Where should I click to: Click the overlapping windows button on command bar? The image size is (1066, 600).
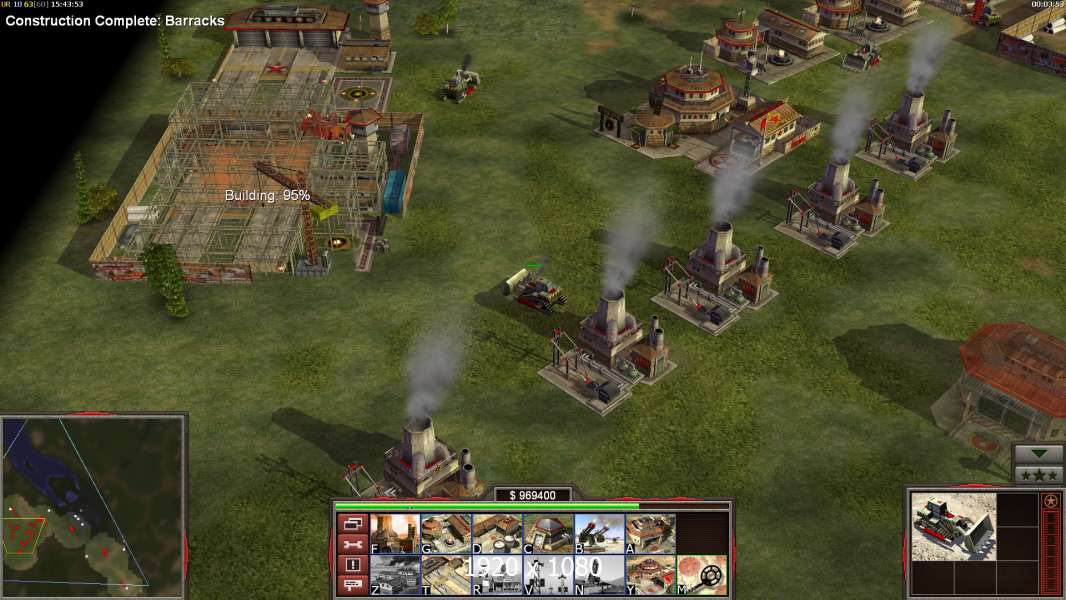pyautogui.click(x=352, y=523)
